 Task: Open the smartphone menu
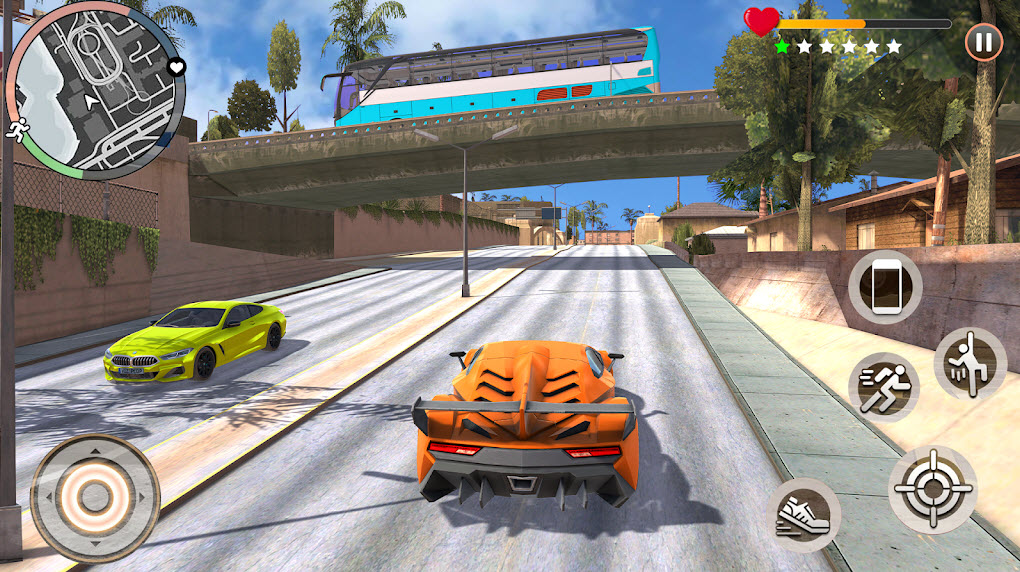tap(885, 287)
